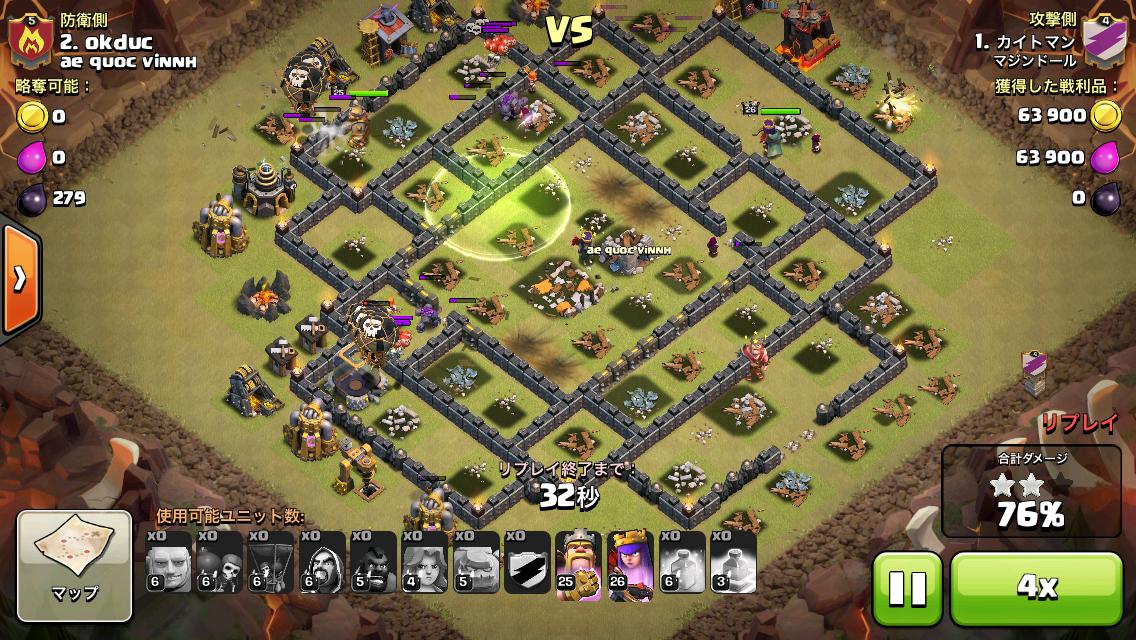Choose the level 6 spell bottle
The image size is (1136, 640).
click(681, 563)
